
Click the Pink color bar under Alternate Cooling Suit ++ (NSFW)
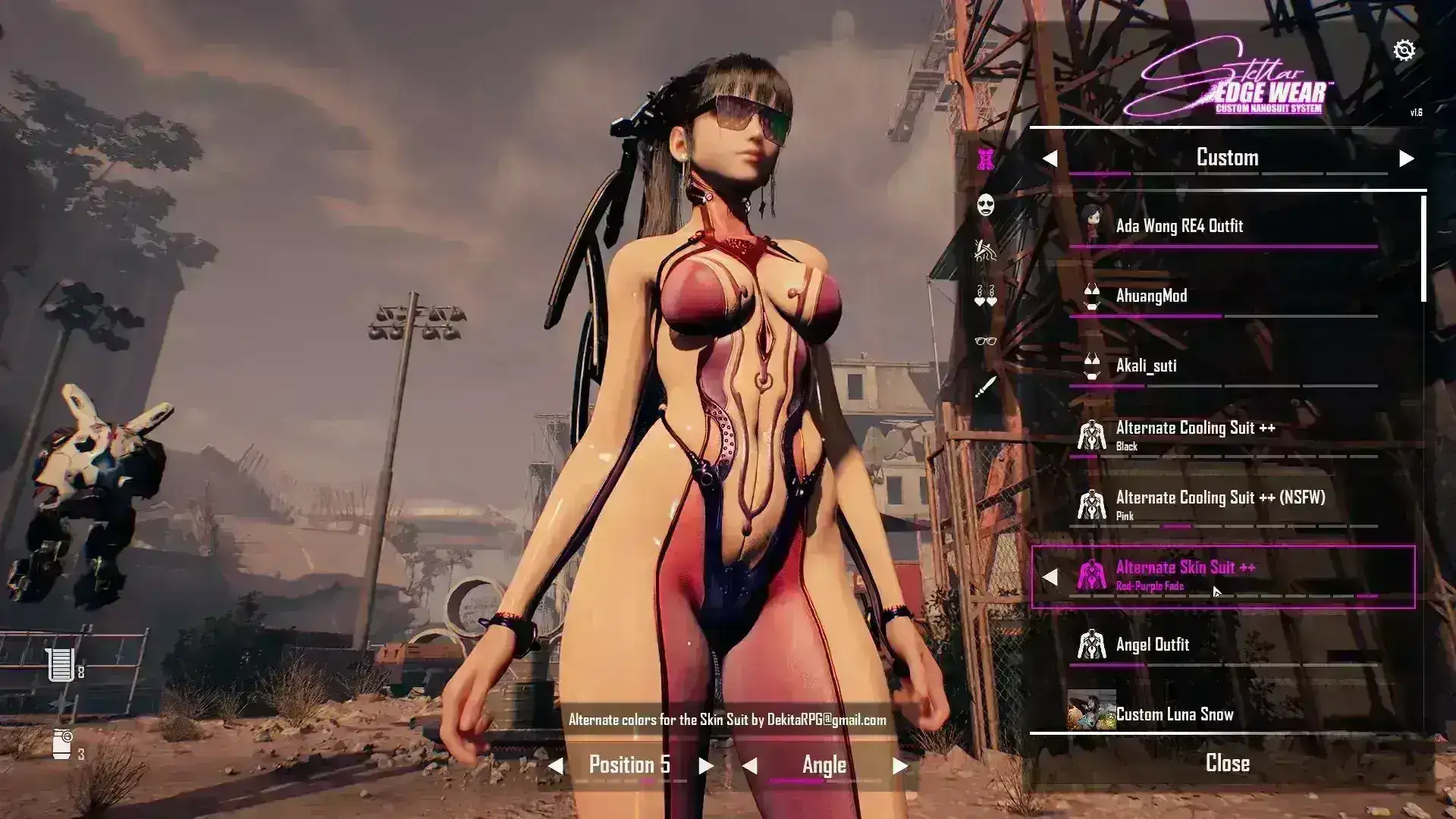coord(1177,525)
